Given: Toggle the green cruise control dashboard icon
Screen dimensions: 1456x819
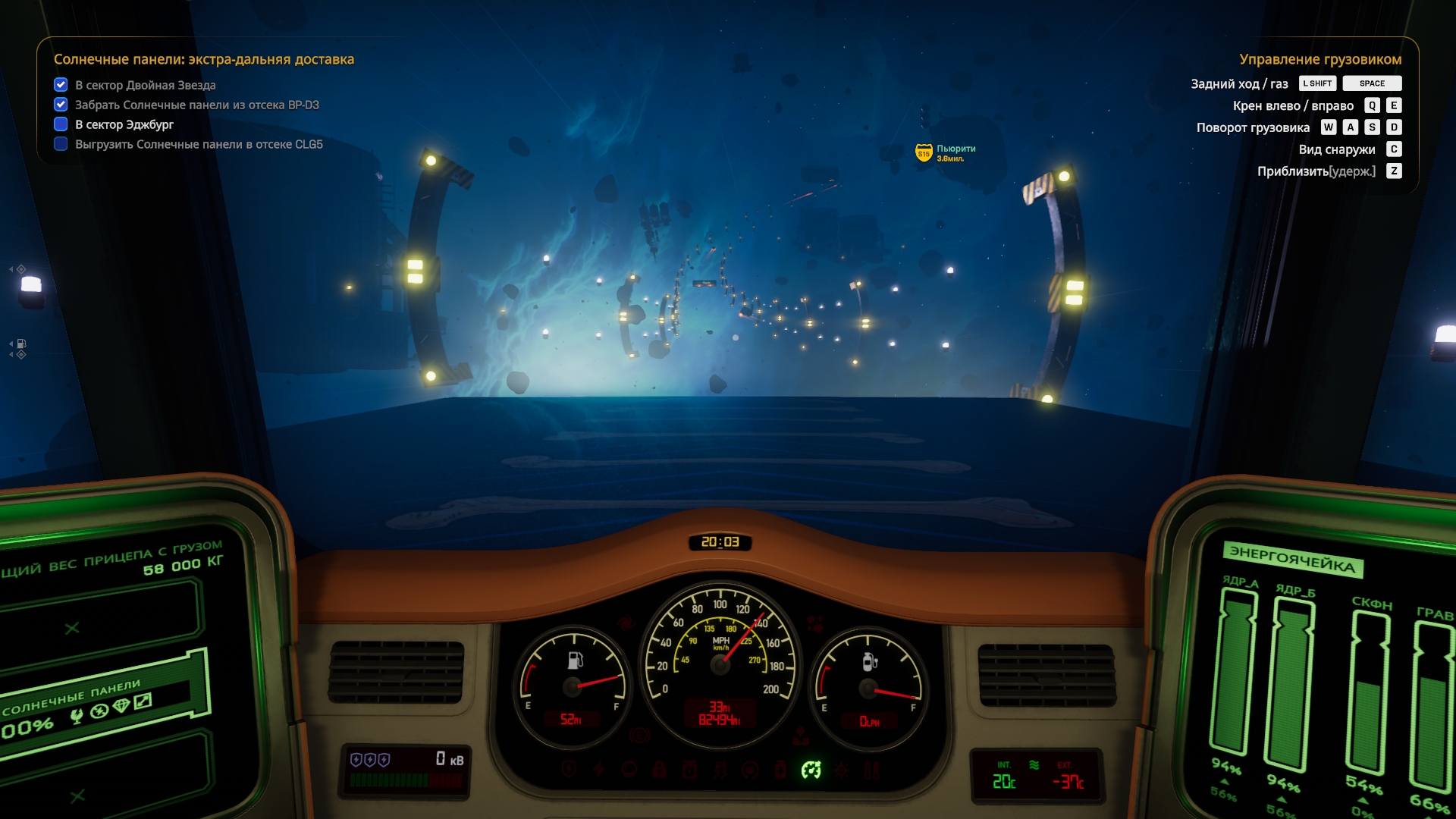Looking at the screenshot, I should [811, 770].
